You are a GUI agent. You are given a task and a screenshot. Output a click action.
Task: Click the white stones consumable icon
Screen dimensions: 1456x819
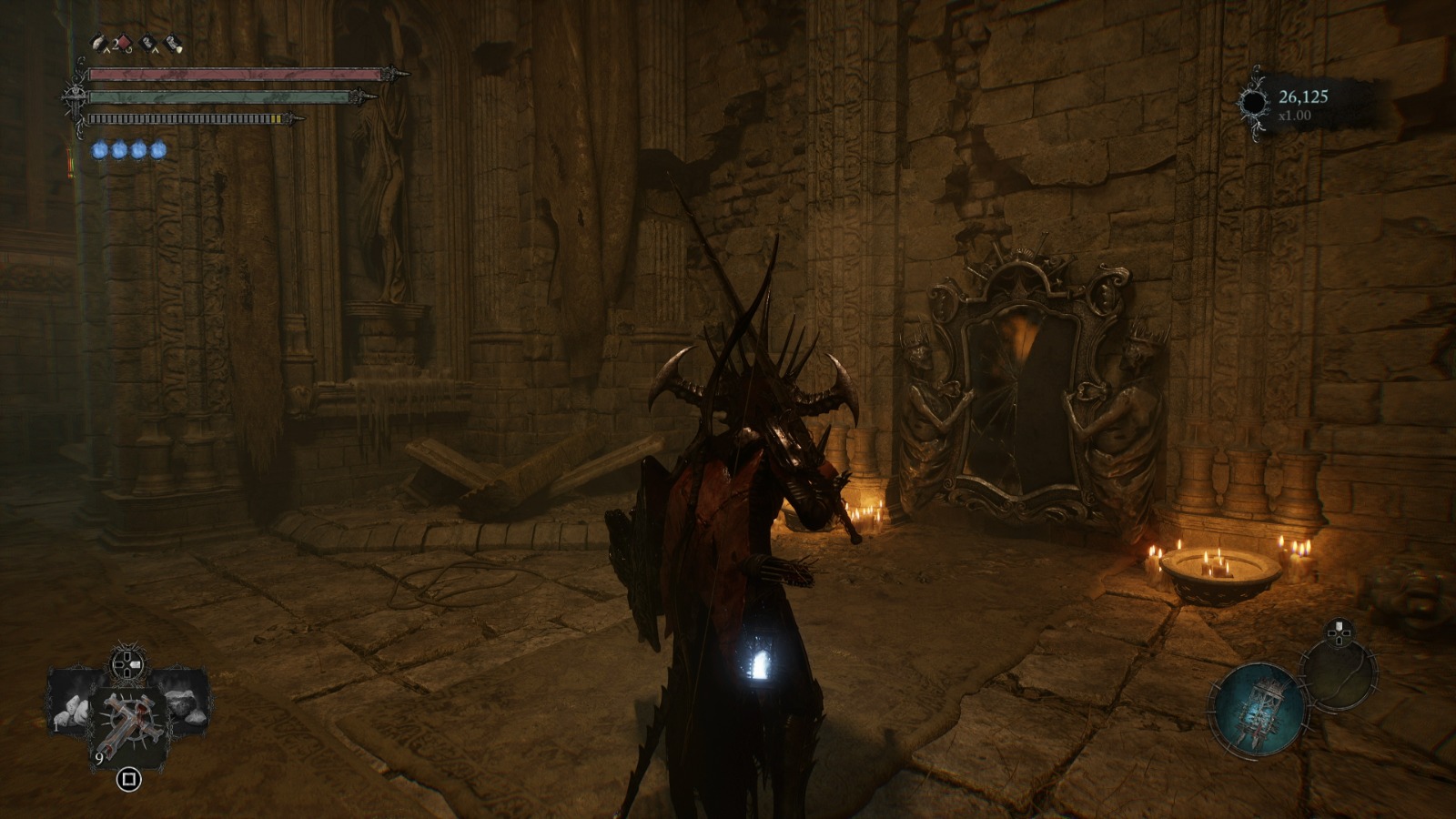71,710
